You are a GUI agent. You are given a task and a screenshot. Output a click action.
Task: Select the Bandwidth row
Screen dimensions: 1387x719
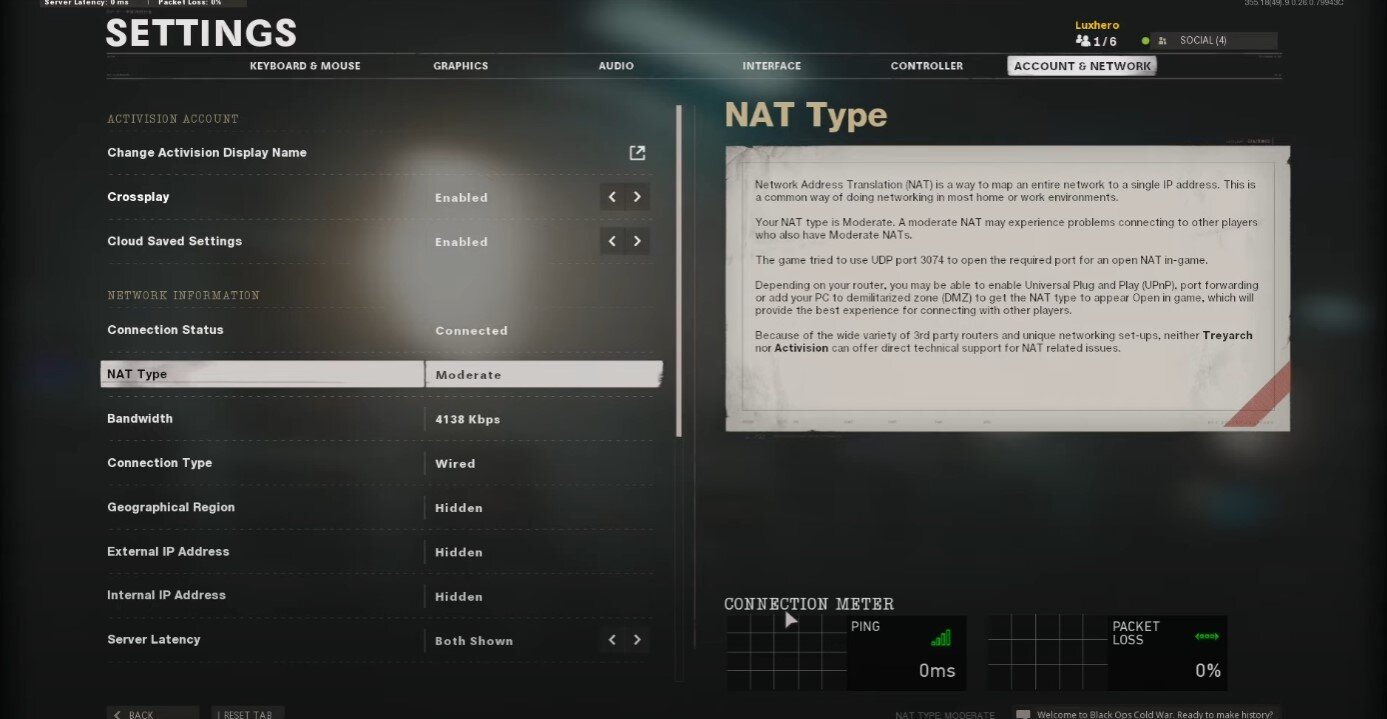pos(380,419)
